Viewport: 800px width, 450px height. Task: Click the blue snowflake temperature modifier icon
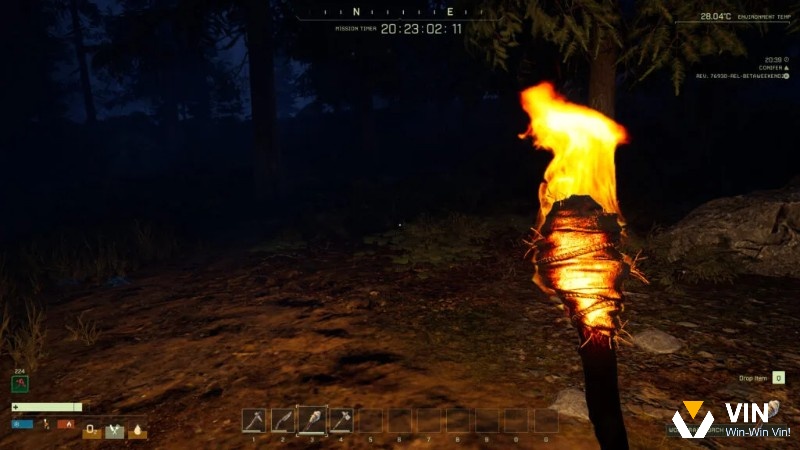point(22,424)
